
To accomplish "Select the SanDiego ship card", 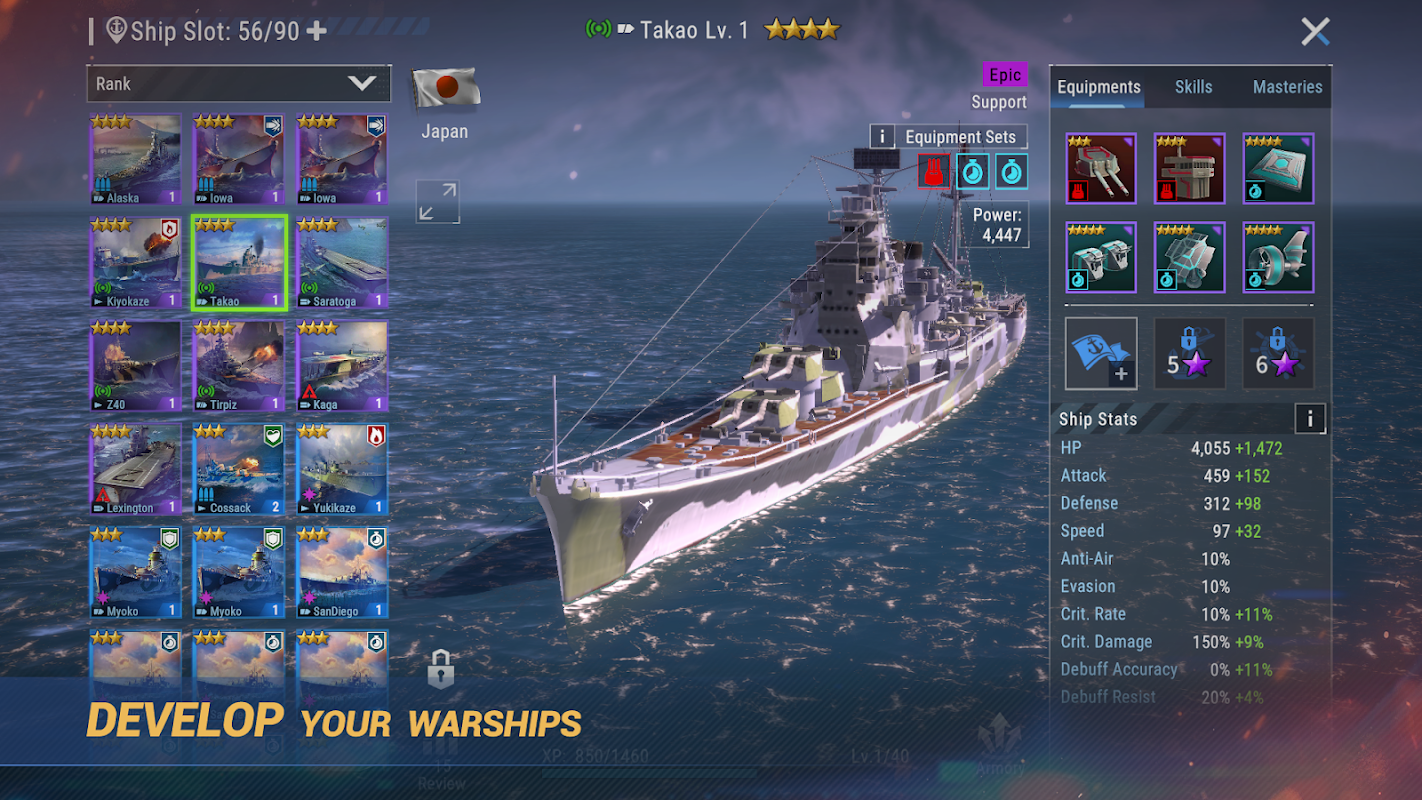I will coord(342,572).
